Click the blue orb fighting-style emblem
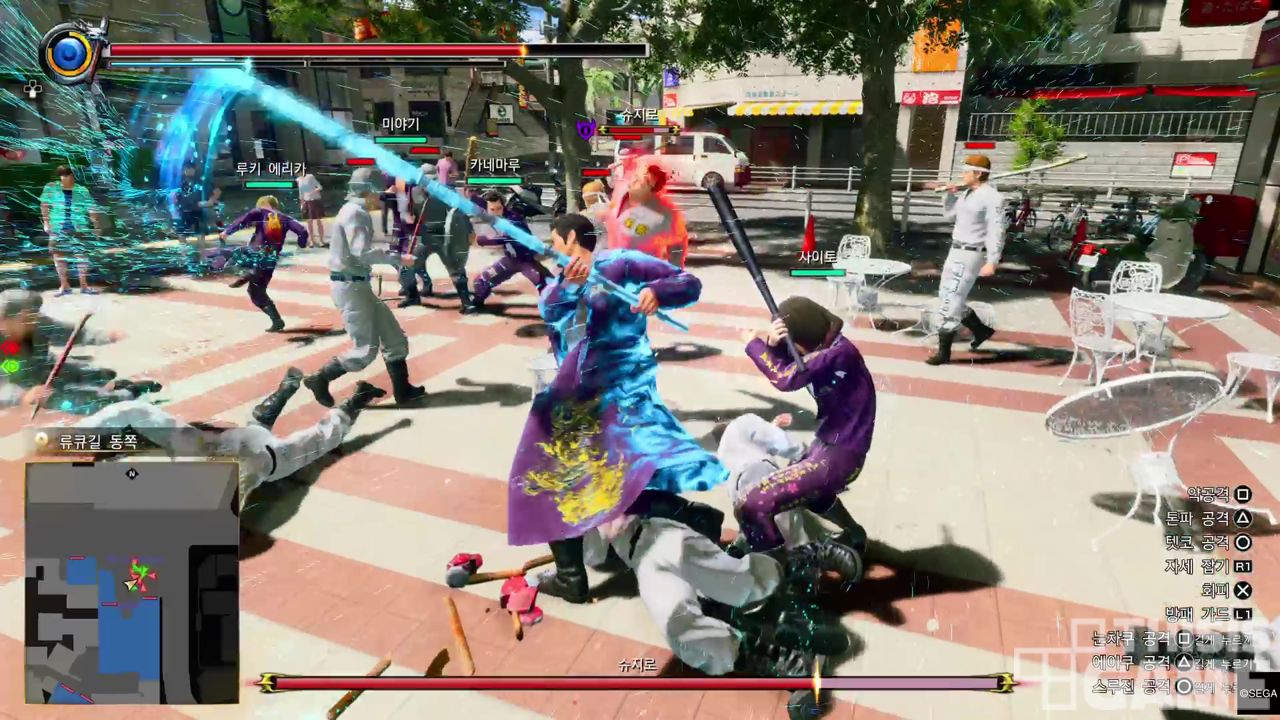This screenshot has width=1280, height=720. click(x=72, y=52)
